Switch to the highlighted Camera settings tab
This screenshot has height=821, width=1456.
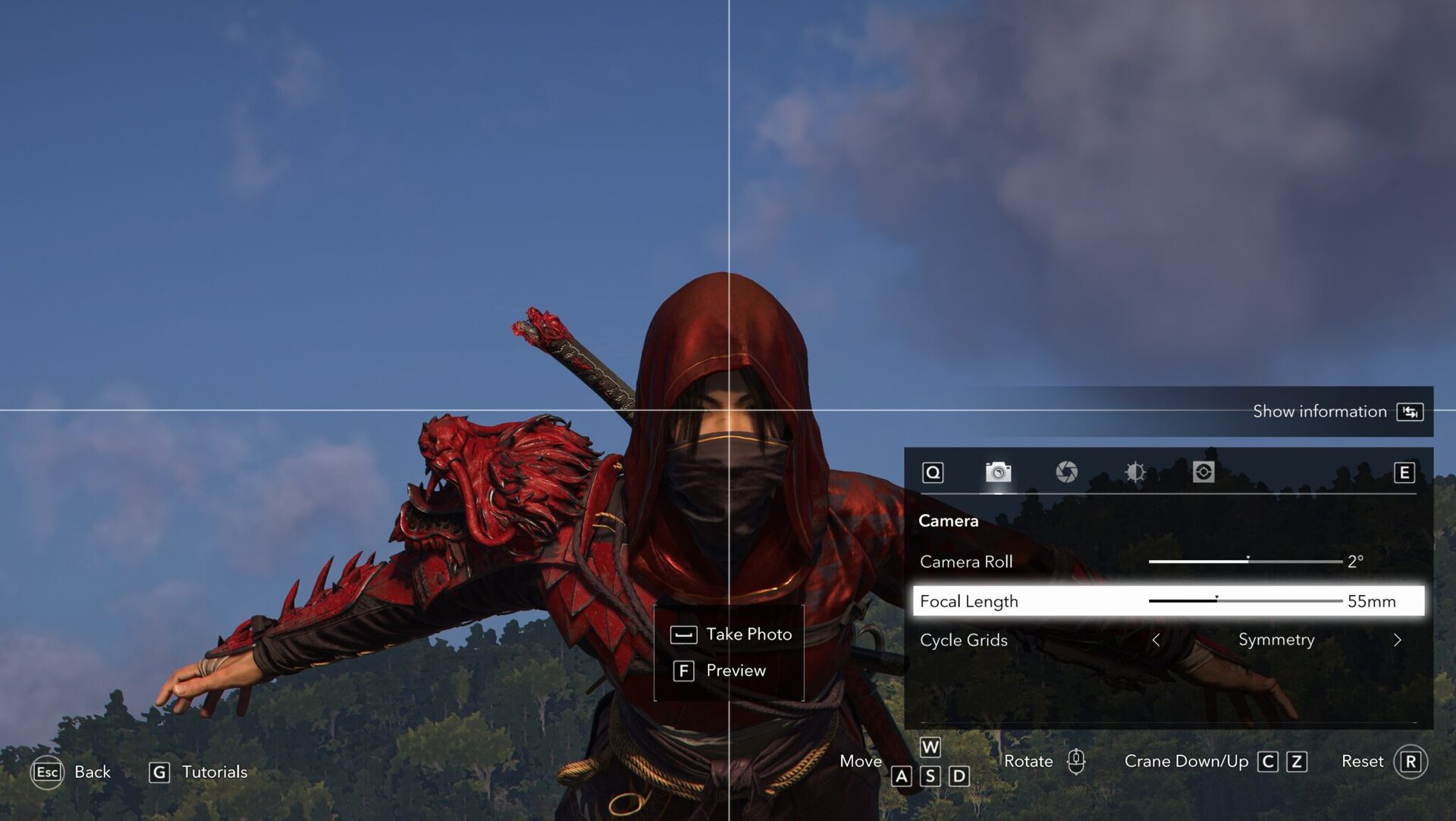click(x=999, y=472)
